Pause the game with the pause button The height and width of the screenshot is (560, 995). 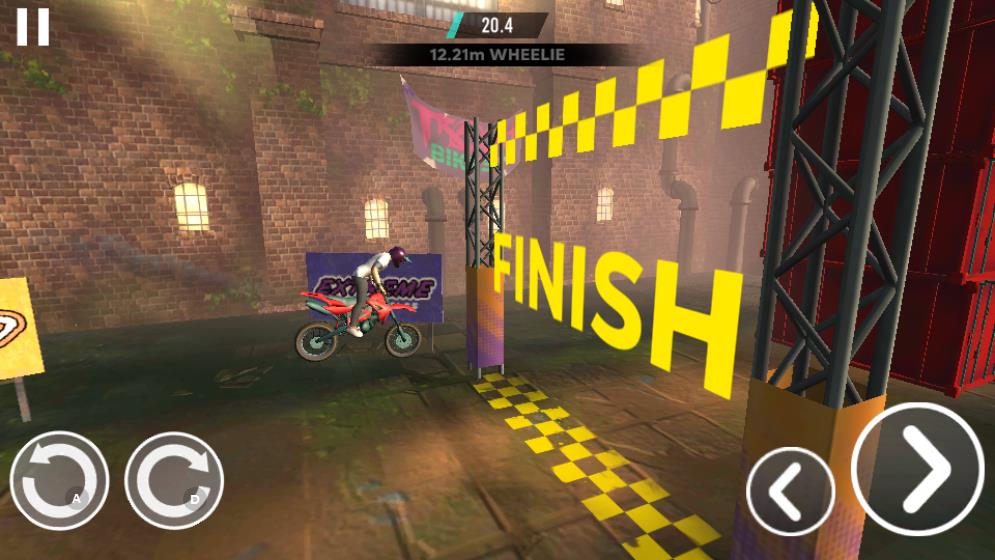click(x=32, y=27)
